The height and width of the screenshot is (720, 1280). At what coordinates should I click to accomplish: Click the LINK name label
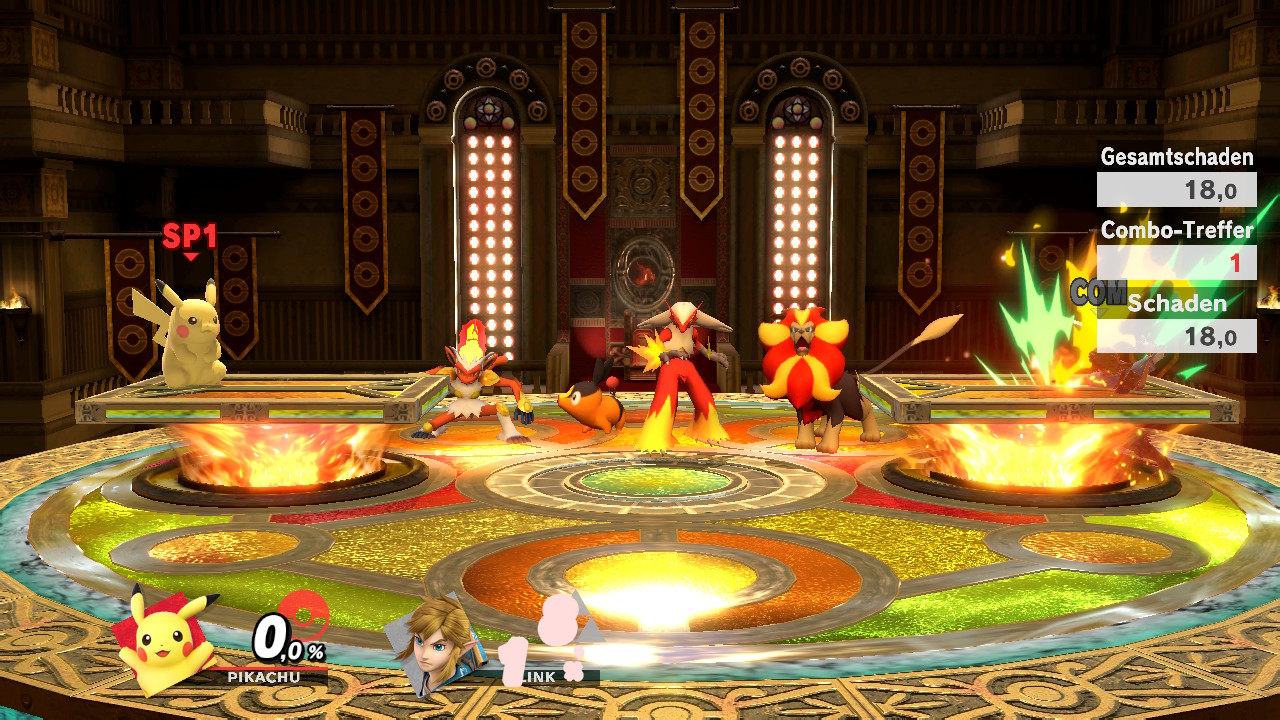coord(538,677)
